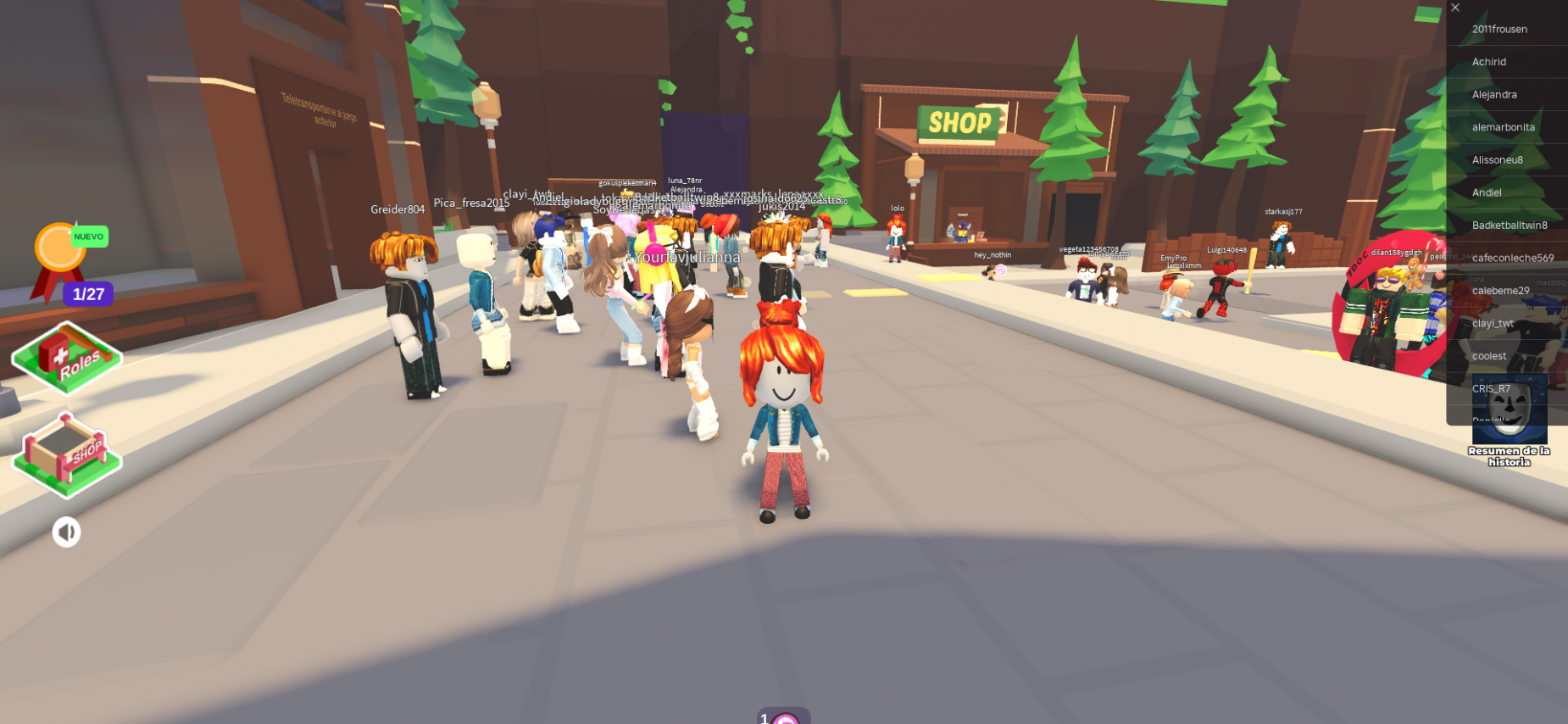1568x724 pixels.
Task: Open the Shop button in the left HUD
Action: pos(67,455)
